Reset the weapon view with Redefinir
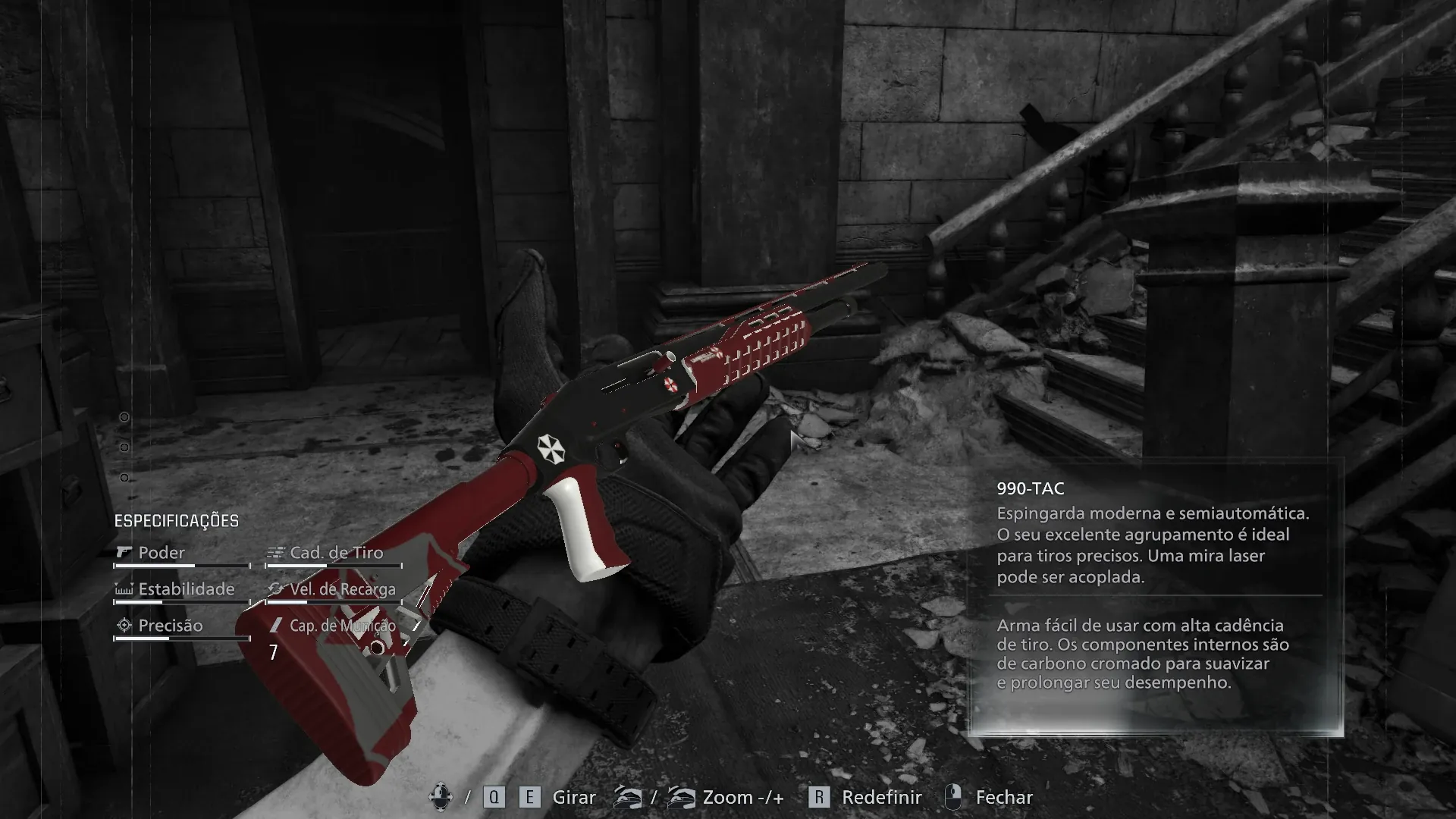This screenshot has width=1456, height=819. (880, 797)
